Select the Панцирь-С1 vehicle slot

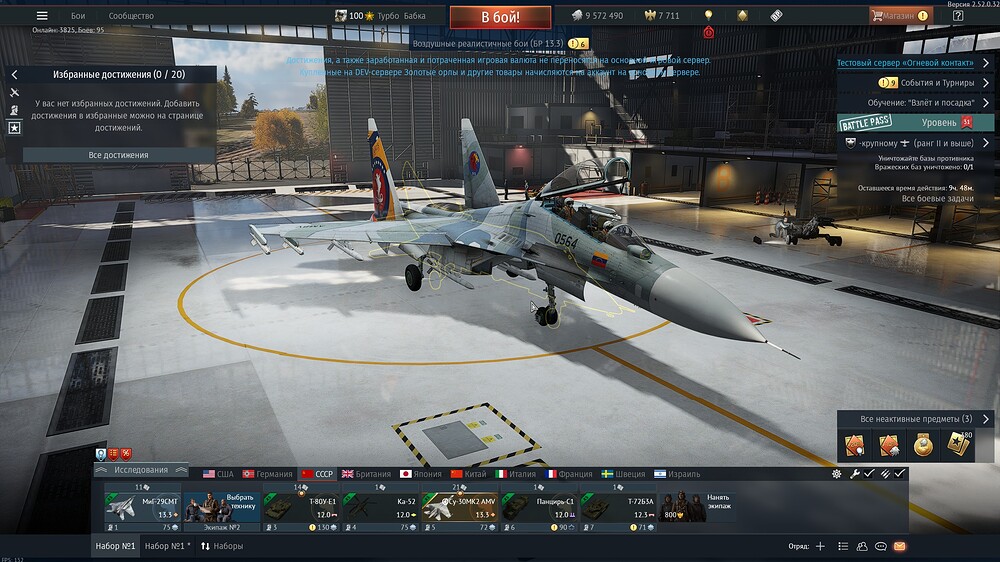[537, 507]
